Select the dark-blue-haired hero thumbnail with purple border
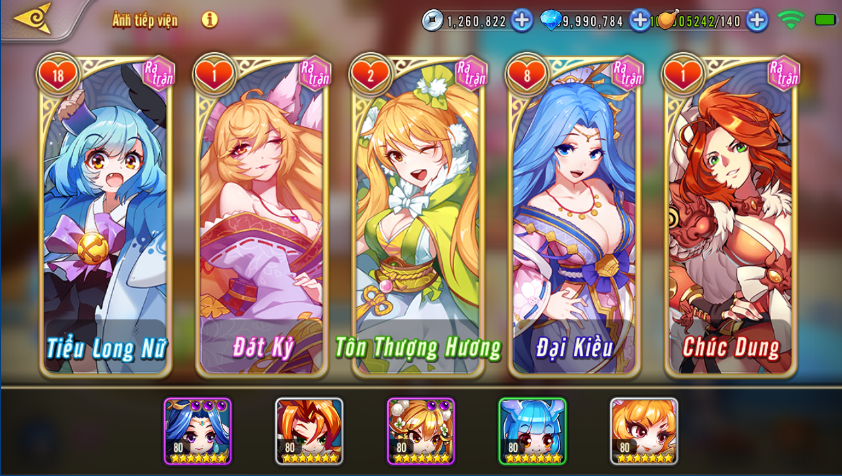 [x=197, y=431]
